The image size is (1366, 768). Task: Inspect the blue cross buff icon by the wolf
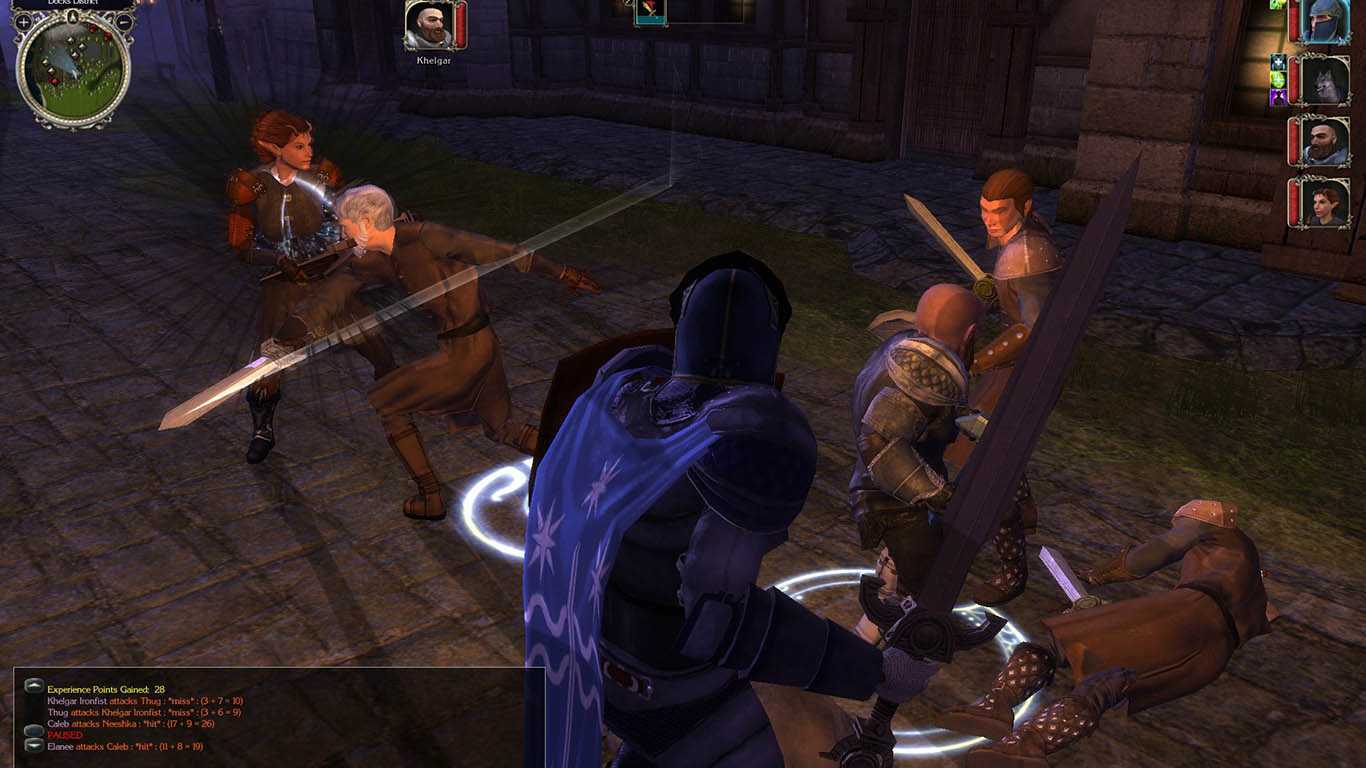click(1278, 62)
